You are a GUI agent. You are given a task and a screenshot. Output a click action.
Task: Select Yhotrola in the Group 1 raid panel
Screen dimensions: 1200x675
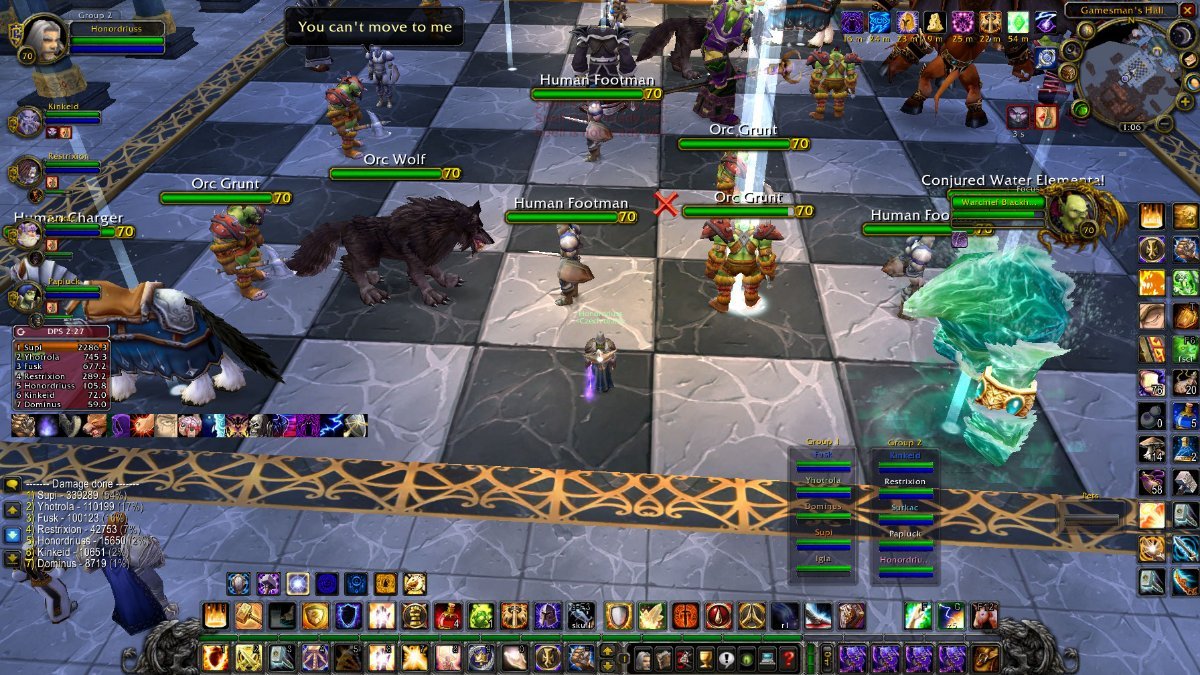tap(823, 481)
